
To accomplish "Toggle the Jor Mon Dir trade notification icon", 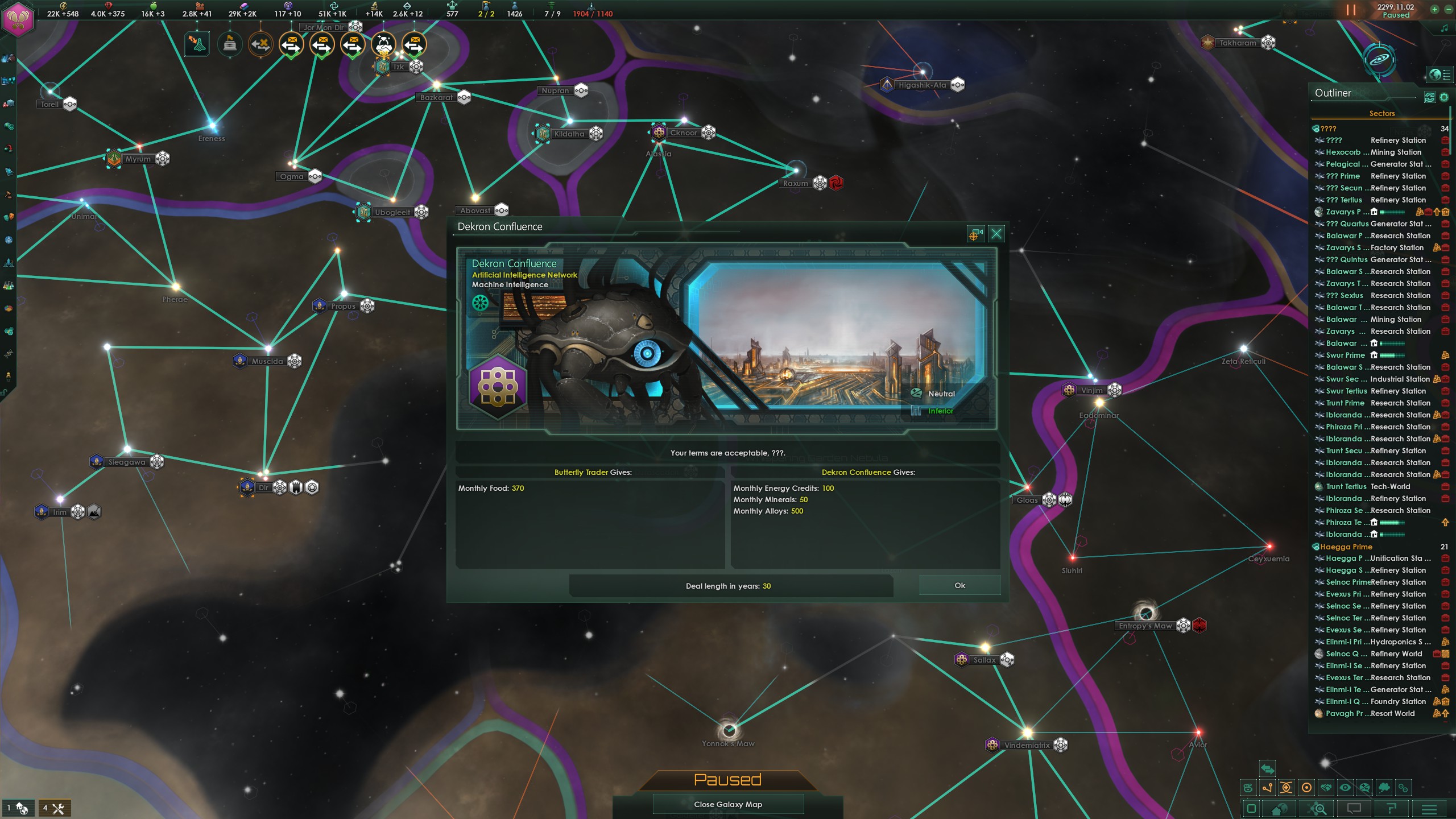I will tap(321, 44).
